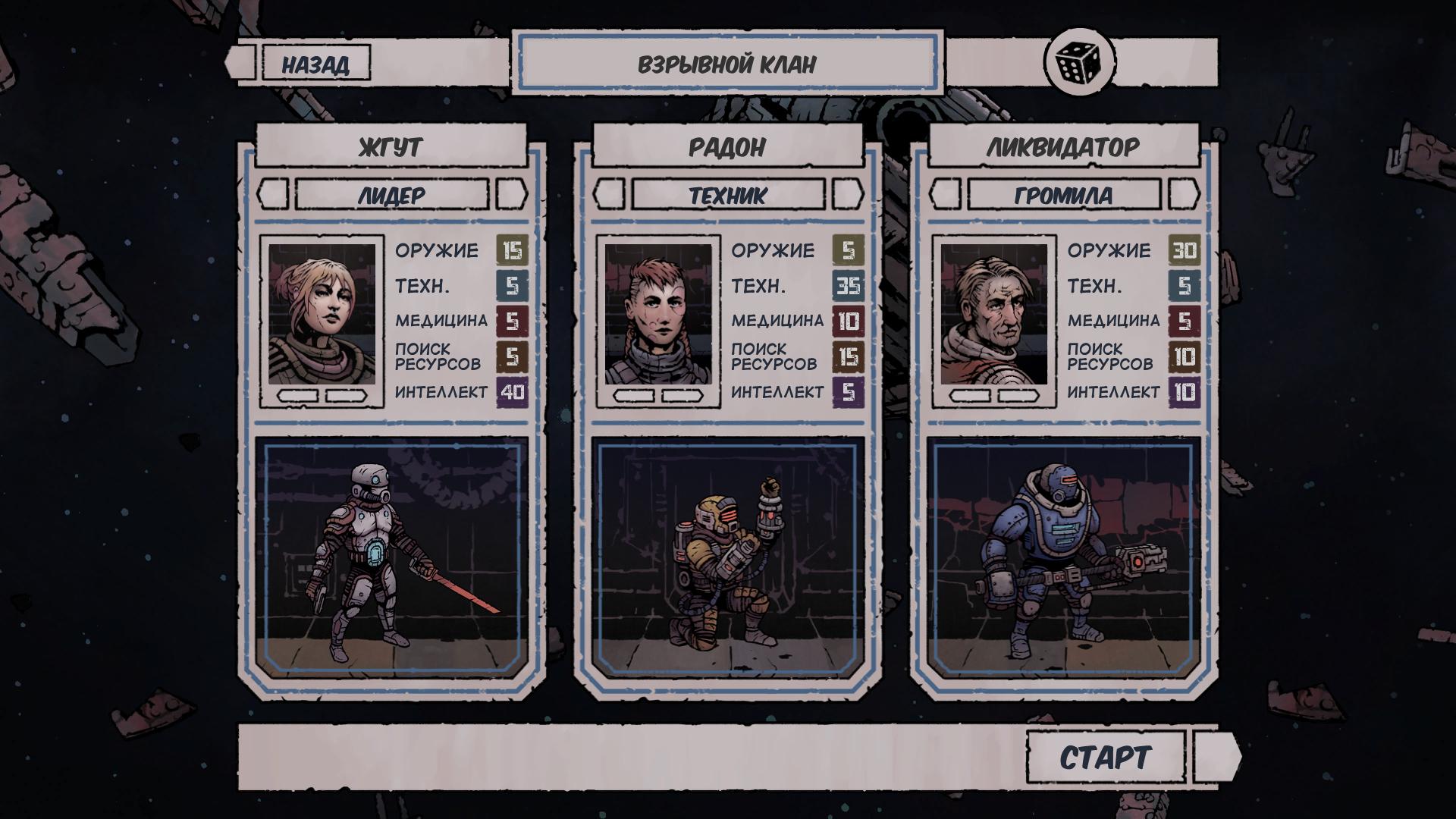Select previous portrait for Радон
Viewport: 1456px width, 819px height.
coord(633,396)
